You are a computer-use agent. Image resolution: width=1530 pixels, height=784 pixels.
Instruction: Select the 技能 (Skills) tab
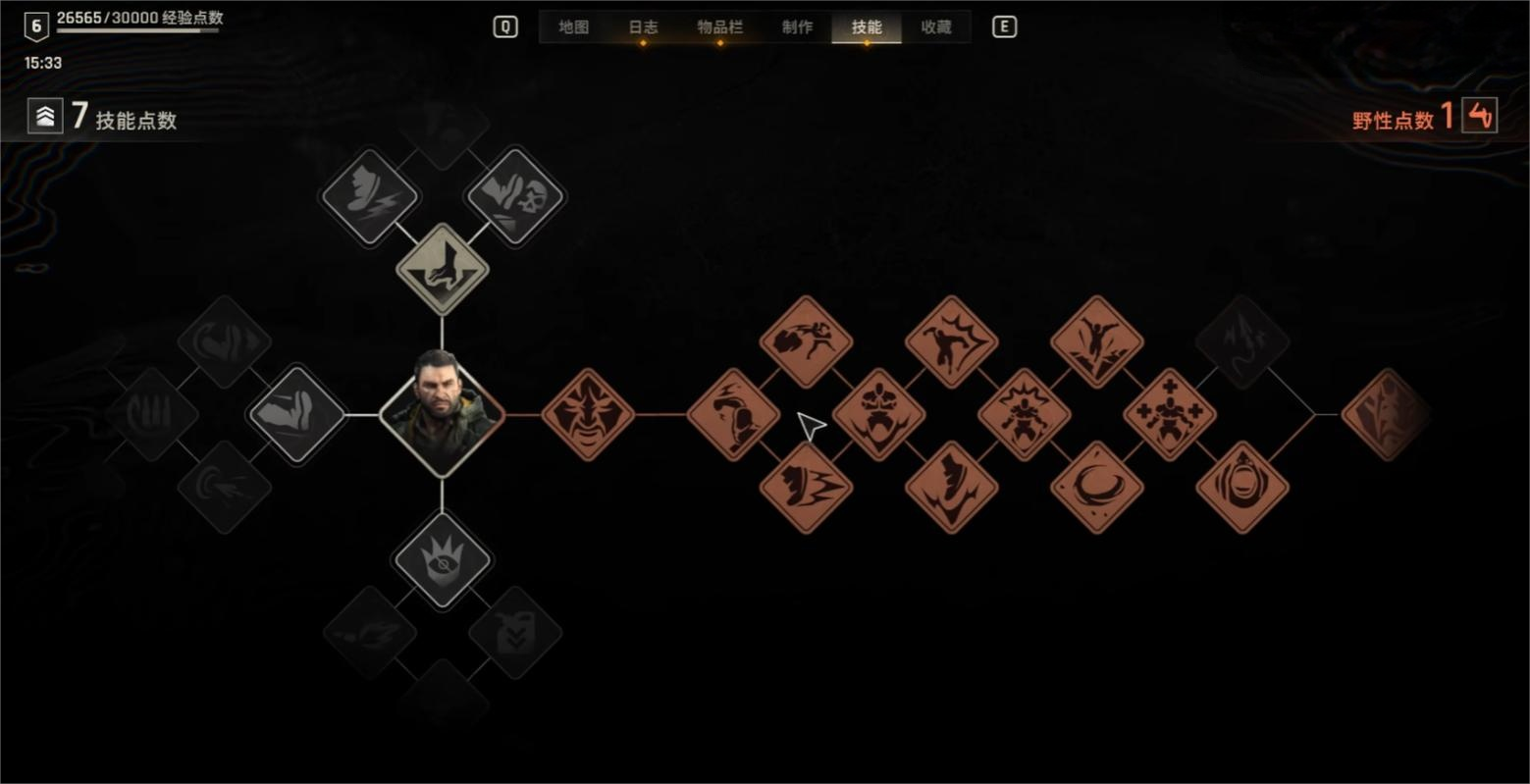click(867, 27)
